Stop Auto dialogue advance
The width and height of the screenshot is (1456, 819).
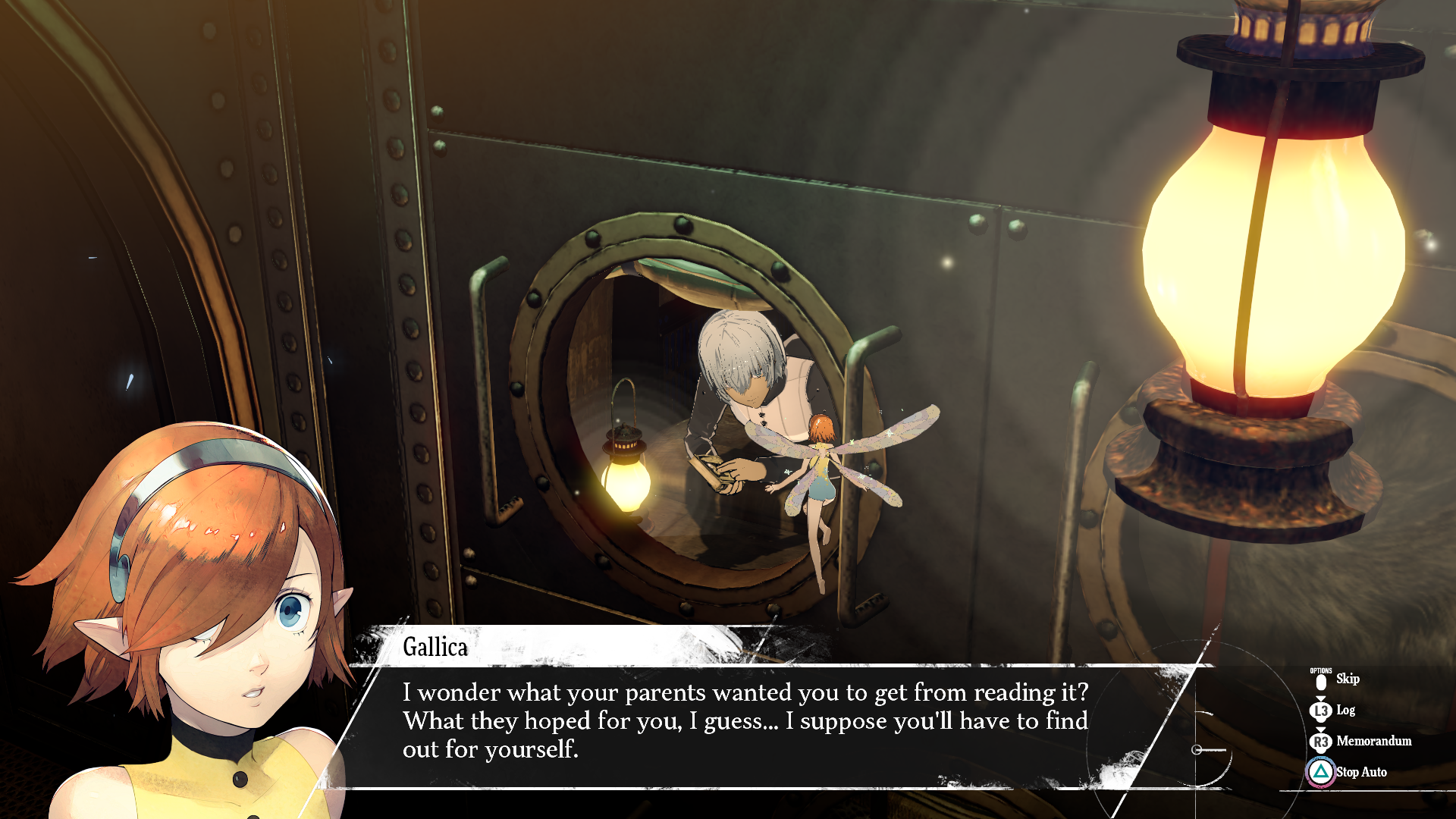point(1360,772)
